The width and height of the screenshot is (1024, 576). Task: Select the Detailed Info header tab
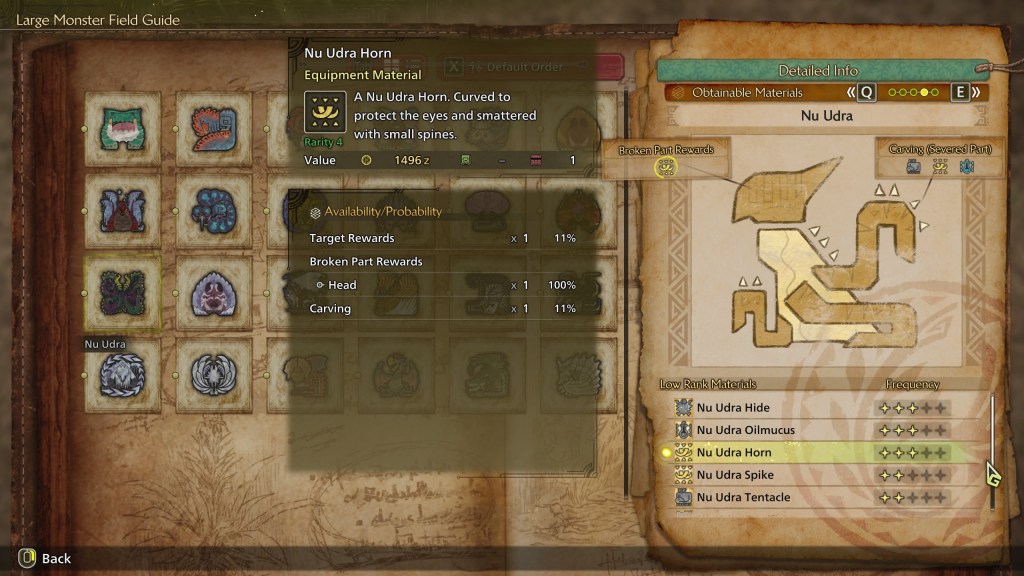click(818, 71)
